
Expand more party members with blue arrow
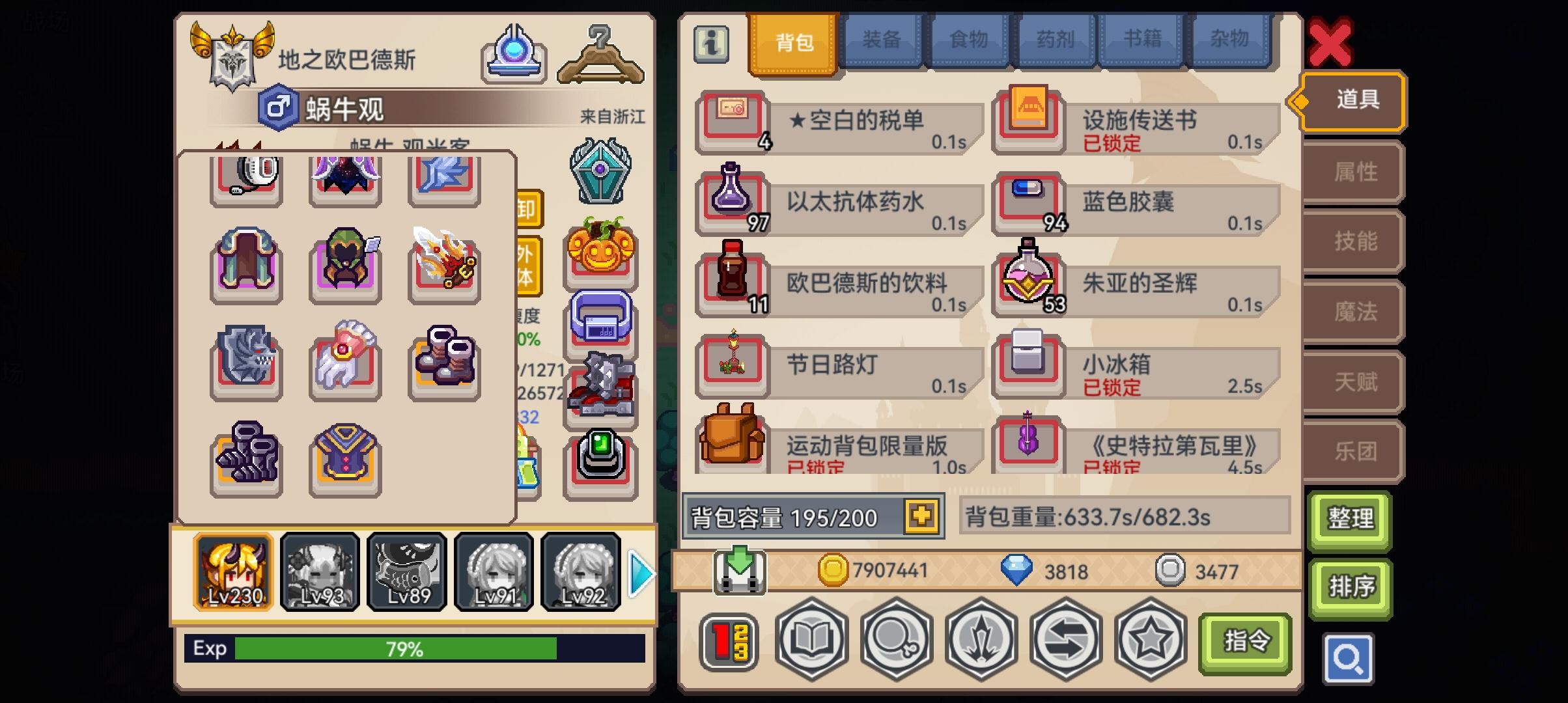click(x=641, y=574)
